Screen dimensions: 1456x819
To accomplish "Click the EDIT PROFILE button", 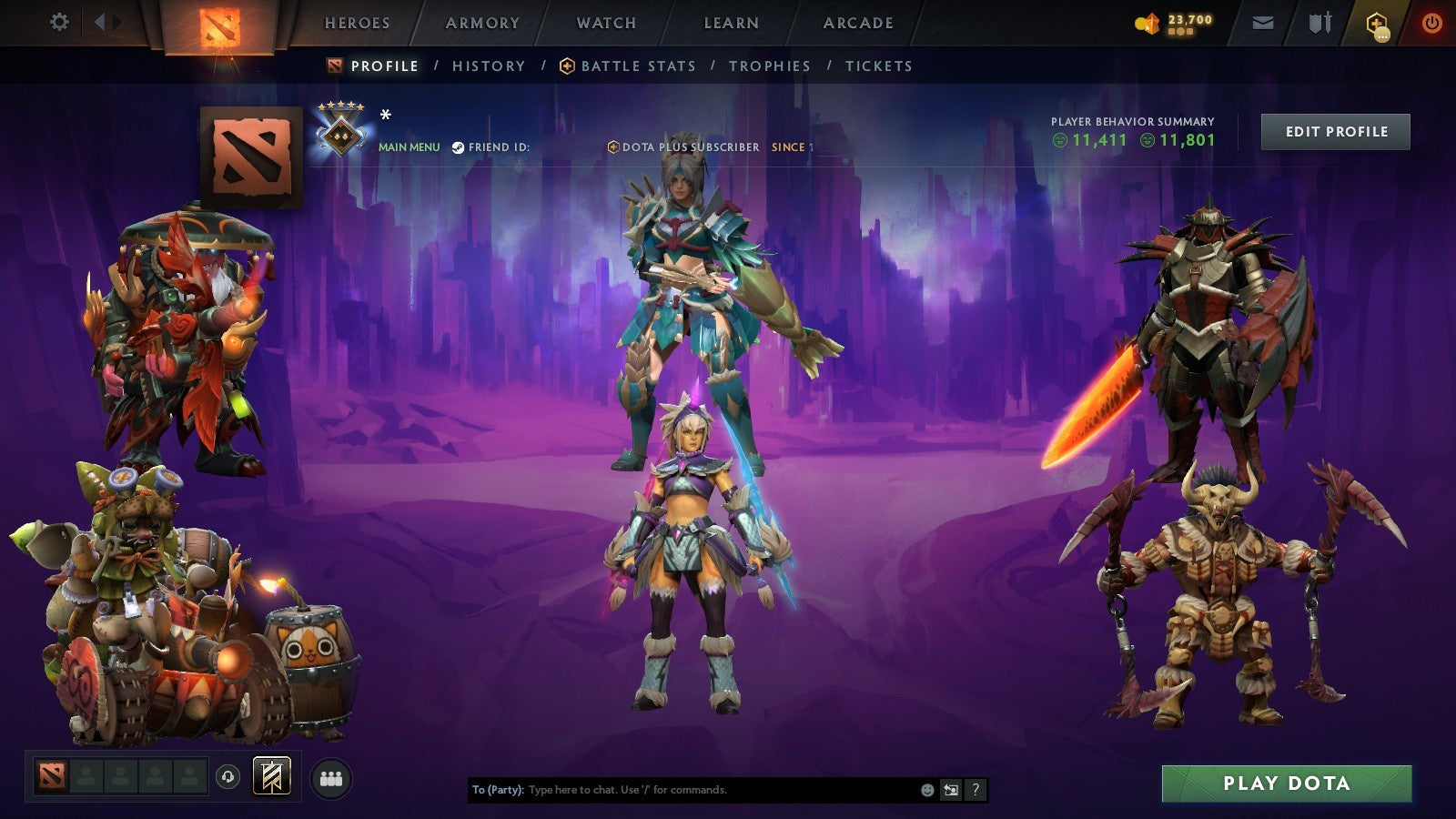I will click(1334, 131).
